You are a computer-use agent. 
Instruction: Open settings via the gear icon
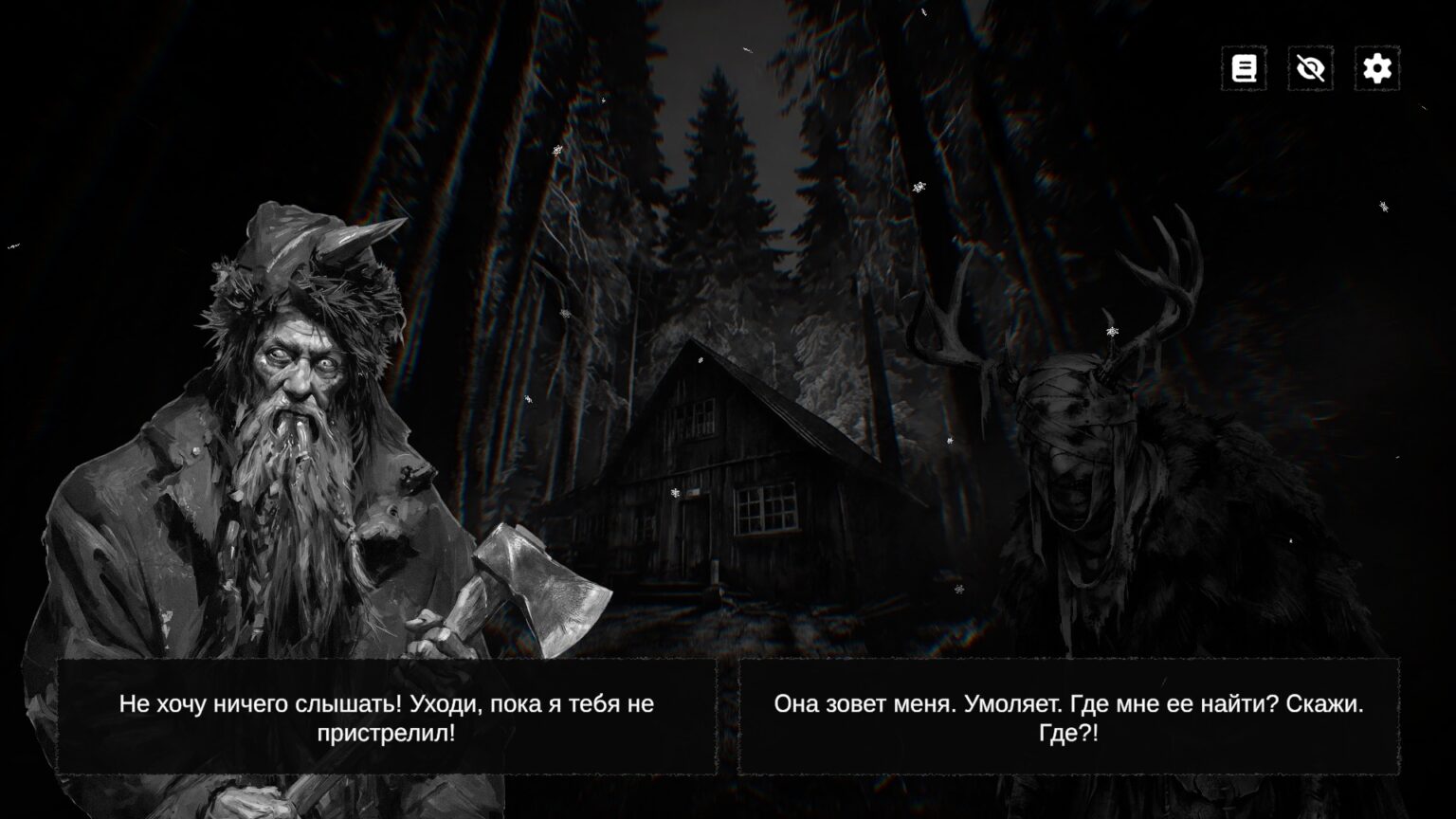point(1376,68)
